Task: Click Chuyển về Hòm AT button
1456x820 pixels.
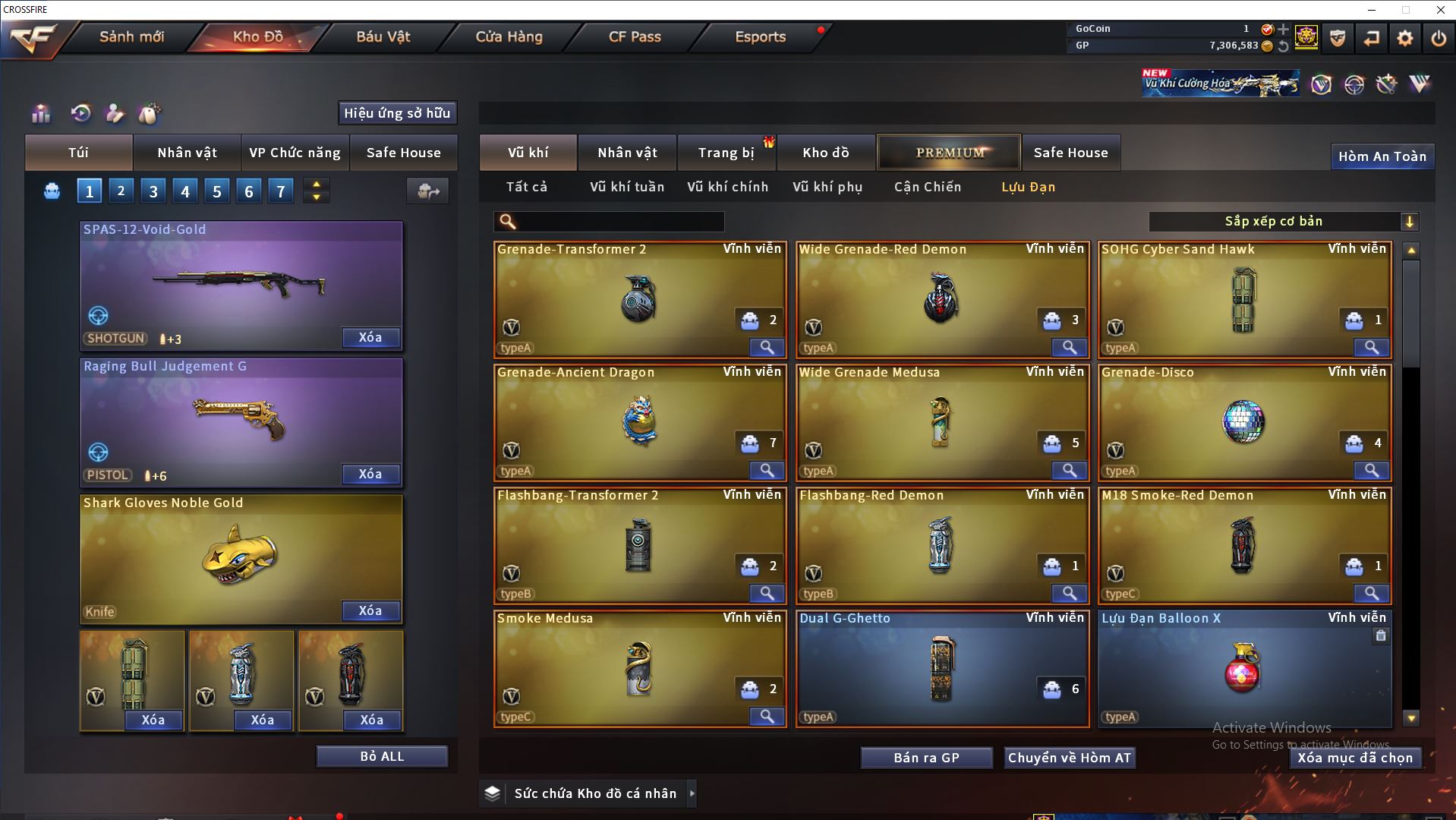Action: pyautogui.click(x=1069, y=758)
